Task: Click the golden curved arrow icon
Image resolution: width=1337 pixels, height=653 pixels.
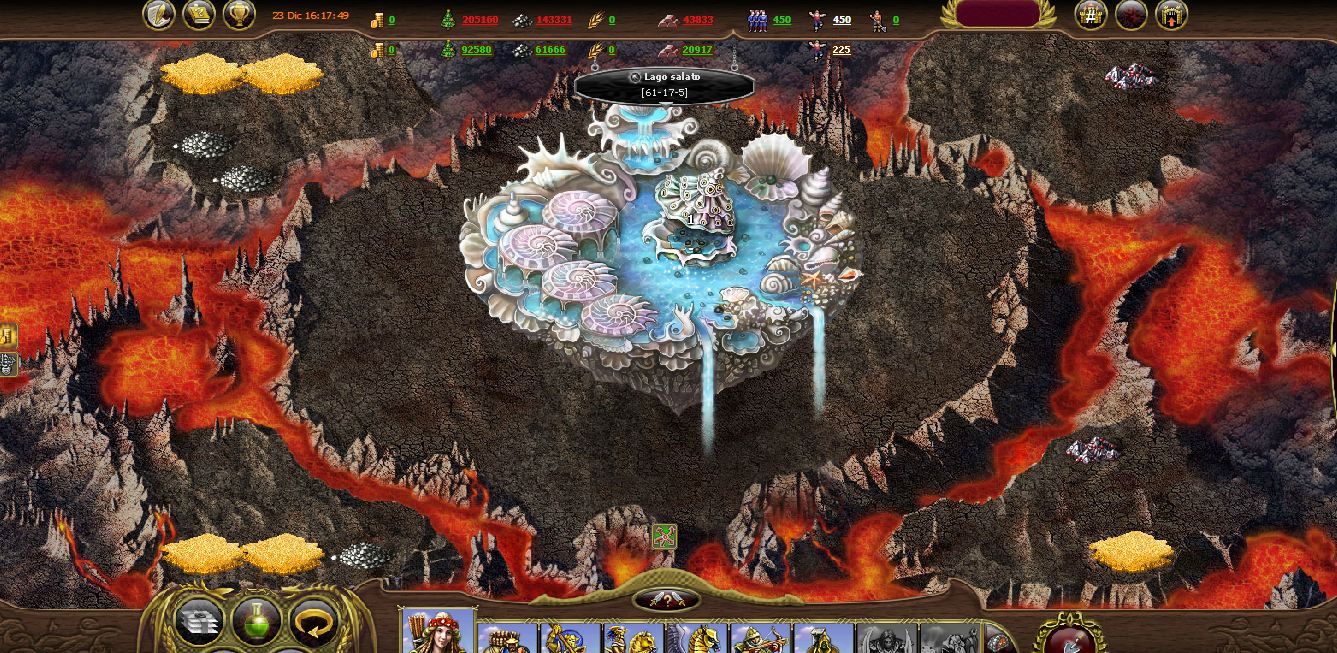Action: click(314, 622)
